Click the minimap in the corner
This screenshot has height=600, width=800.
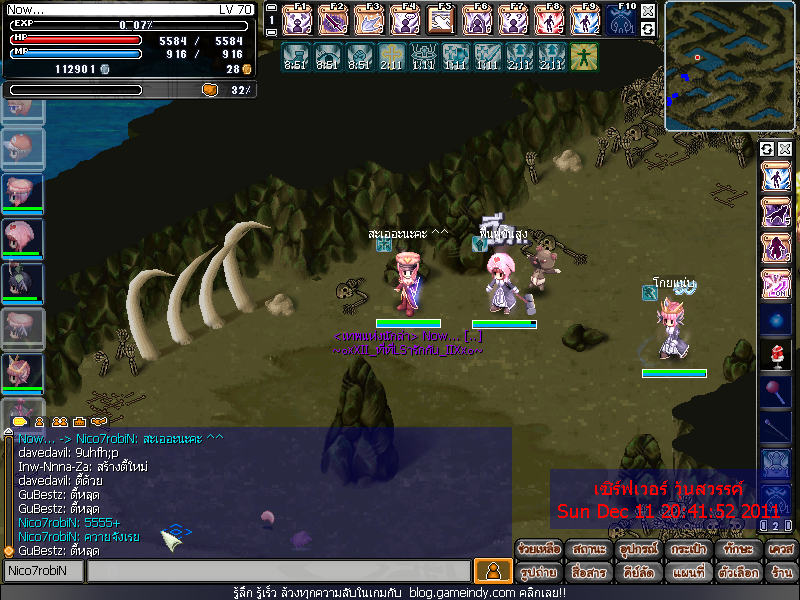pos(730,66)
